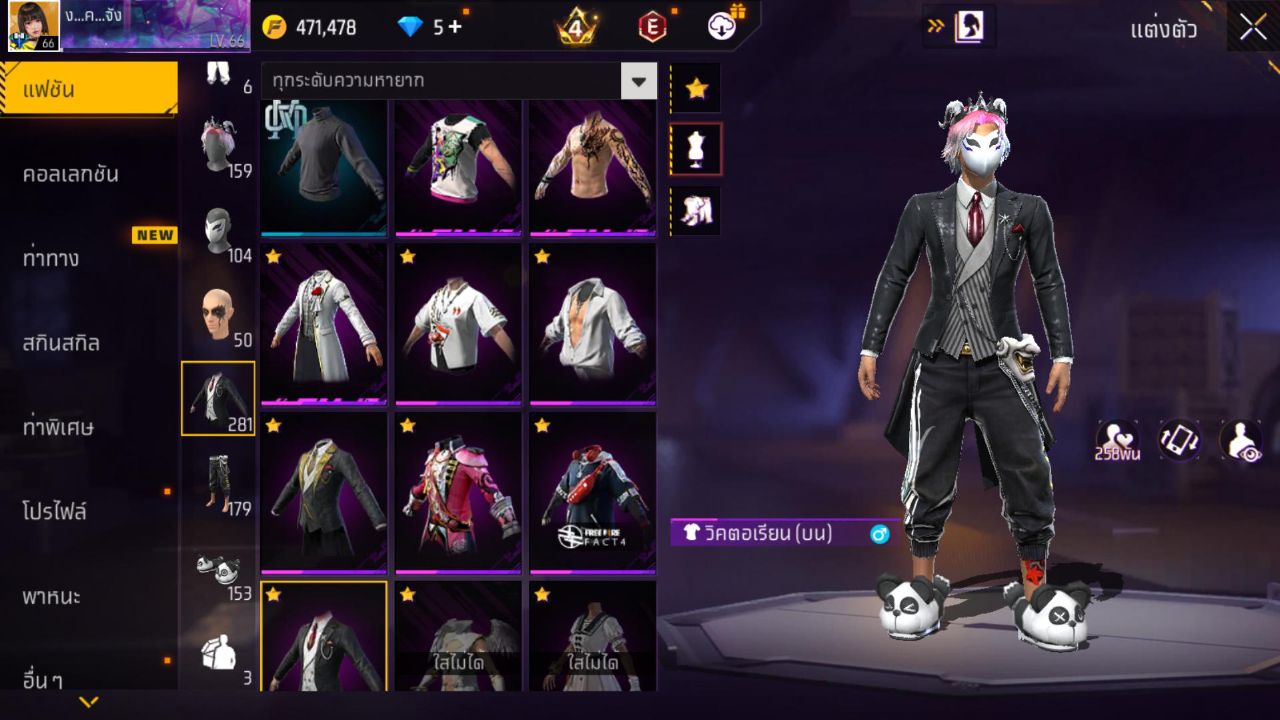Image resolution: width=1280 pixels, height=720 pixels.
Task: Toggle the favorite star on the white Victorian coat
Action: click(272, 257)
